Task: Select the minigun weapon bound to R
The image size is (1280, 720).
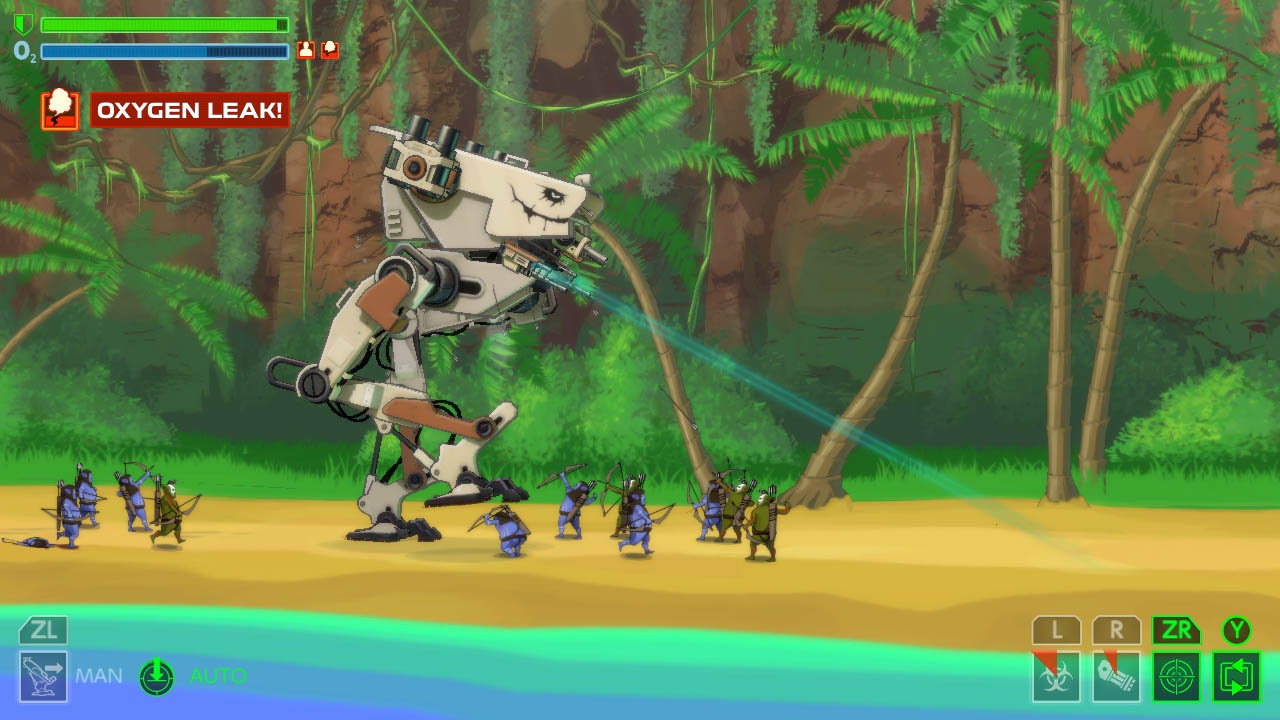Action: (1117, 680)
